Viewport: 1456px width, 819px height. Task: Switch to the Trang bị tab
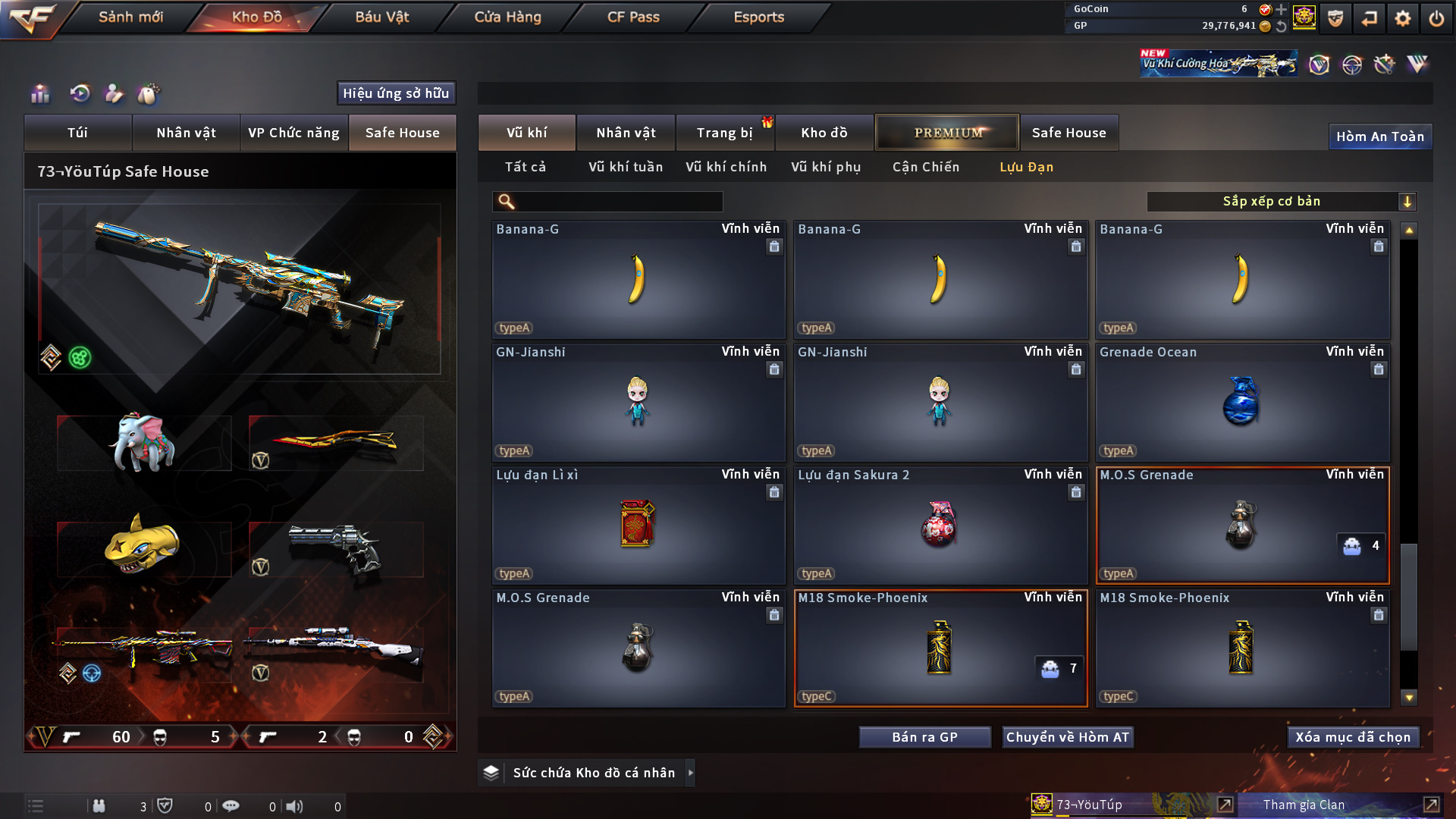(724, 133)
